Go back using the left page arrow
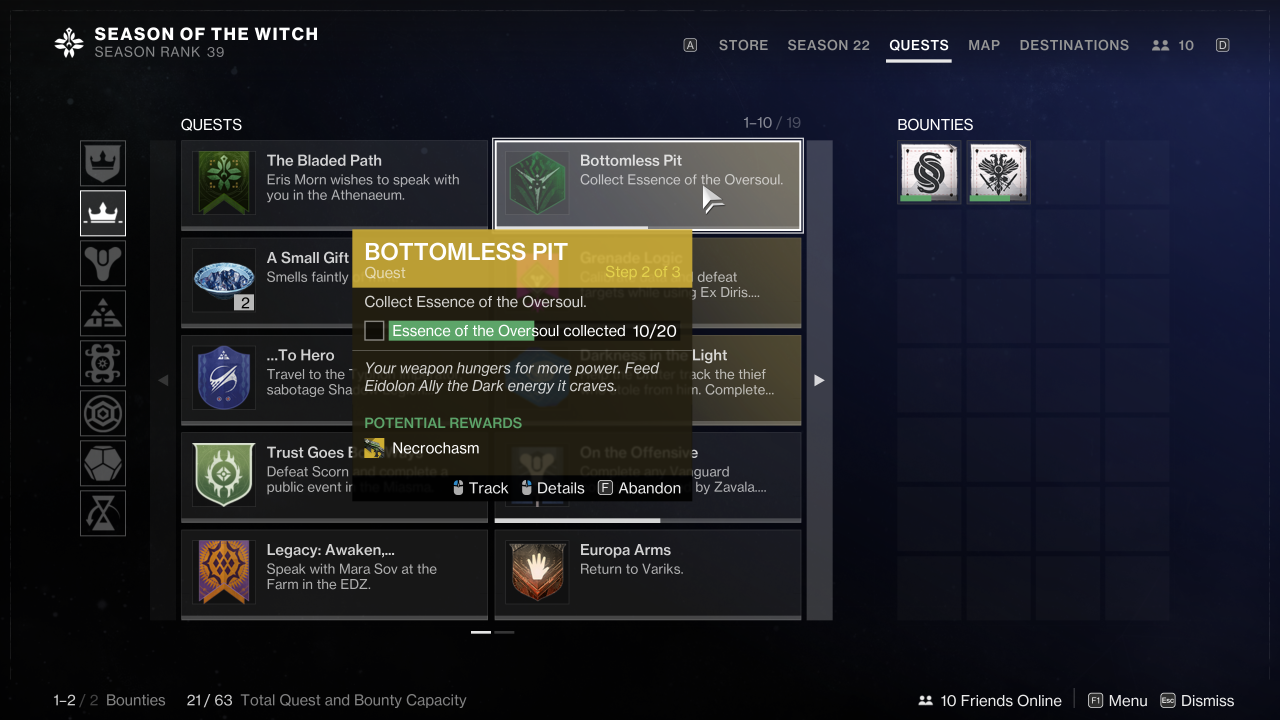This screenshot has width=1280, height=720. (x=163, y=380)
